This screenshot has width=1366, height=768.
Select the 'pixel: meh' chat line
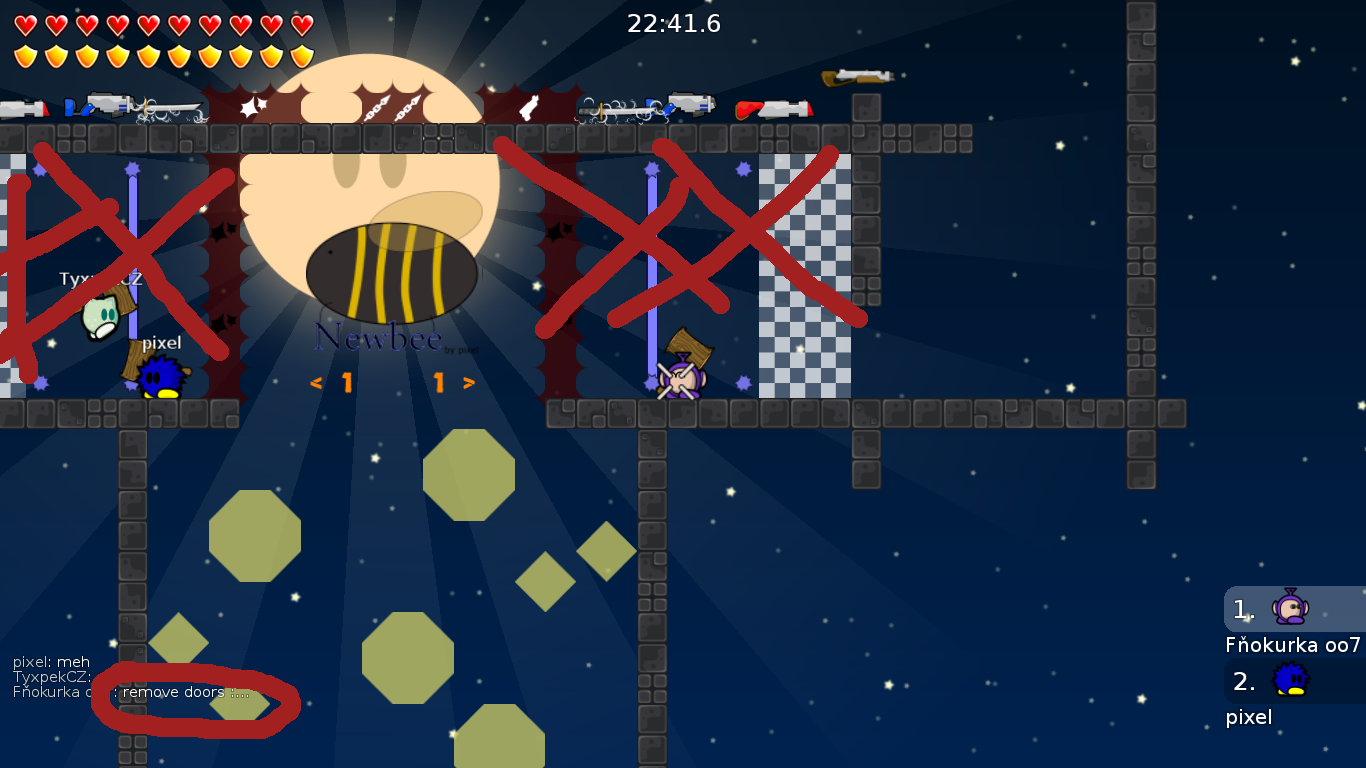(51, 661)
